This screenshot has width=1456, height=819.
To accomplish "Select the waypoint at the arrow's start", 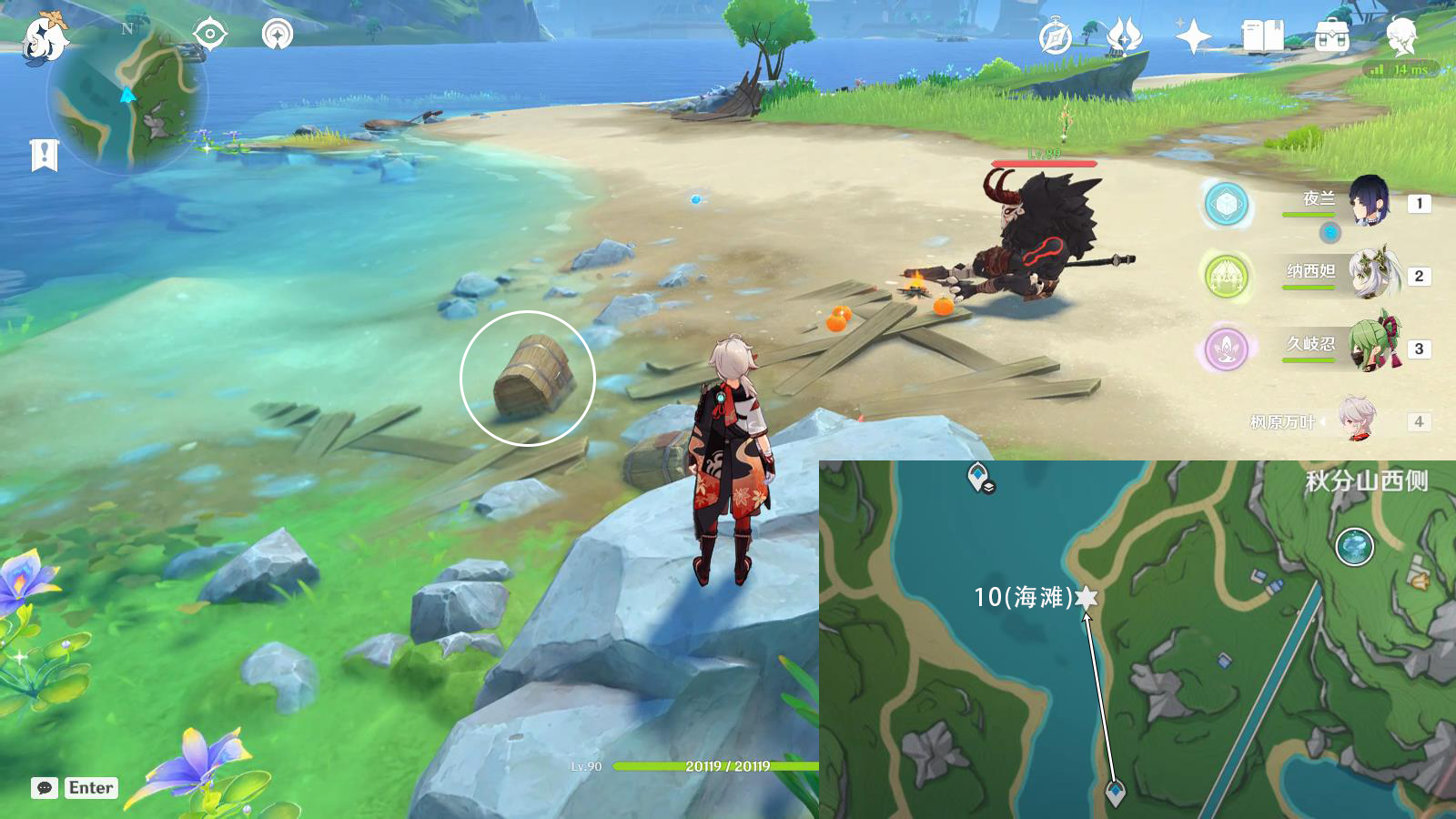I will pyautogui.click(x=1115, y=792).
